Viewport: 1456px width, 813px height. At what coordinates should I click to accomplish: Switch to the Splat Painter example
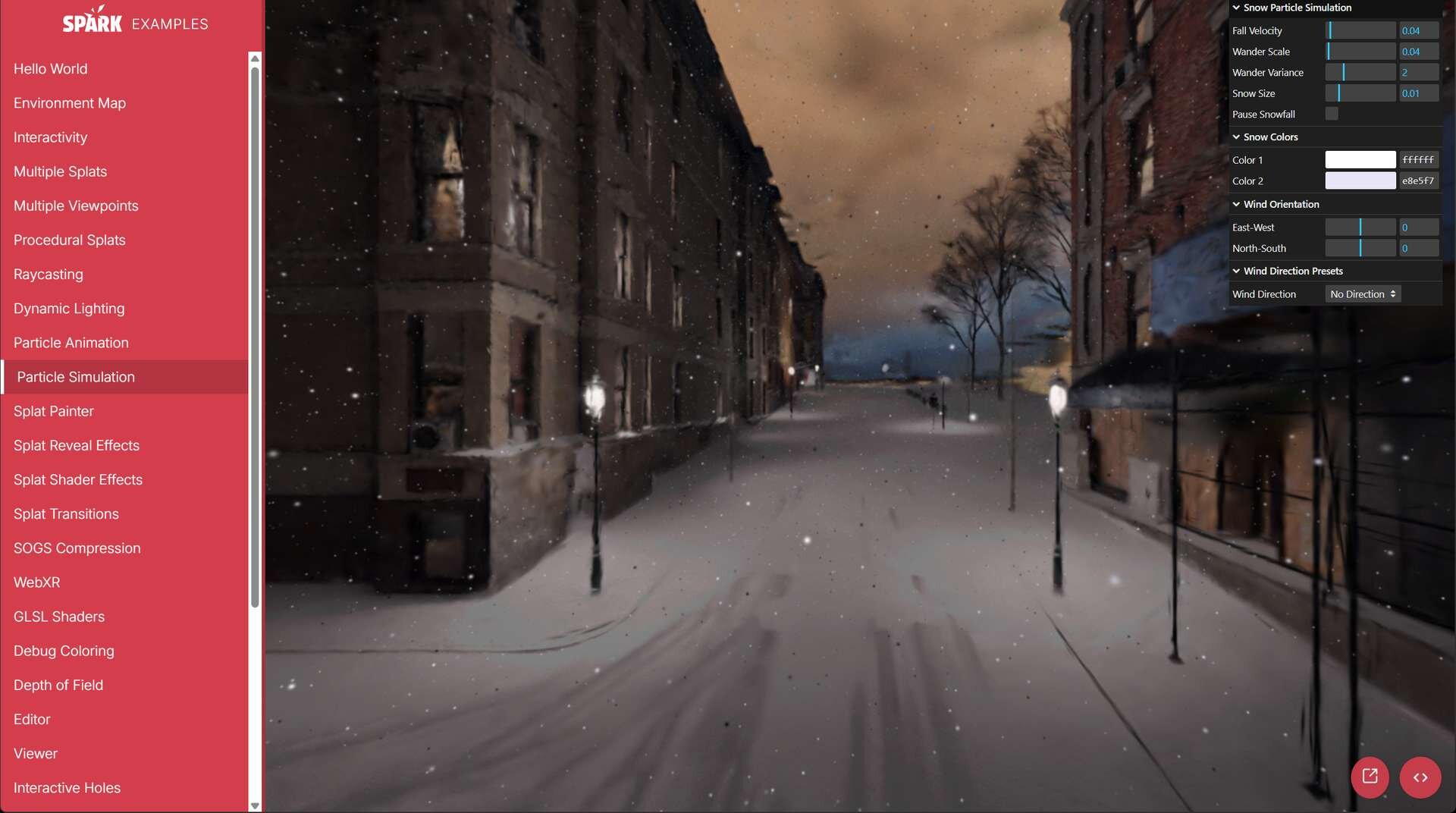tap(54, 411)
